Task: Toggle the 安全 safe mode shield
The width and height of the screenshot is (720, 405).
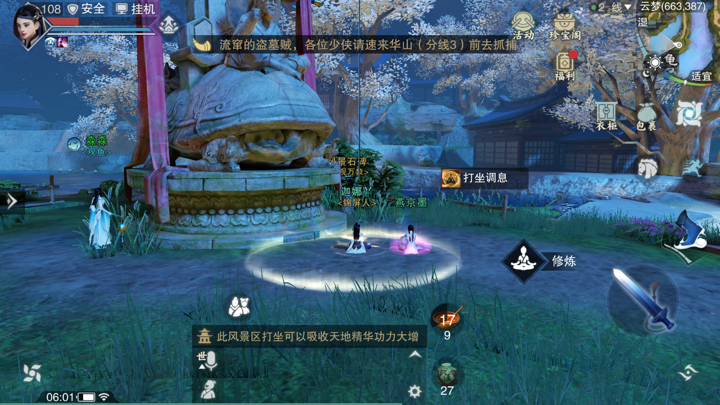Action: pos(86,9)
